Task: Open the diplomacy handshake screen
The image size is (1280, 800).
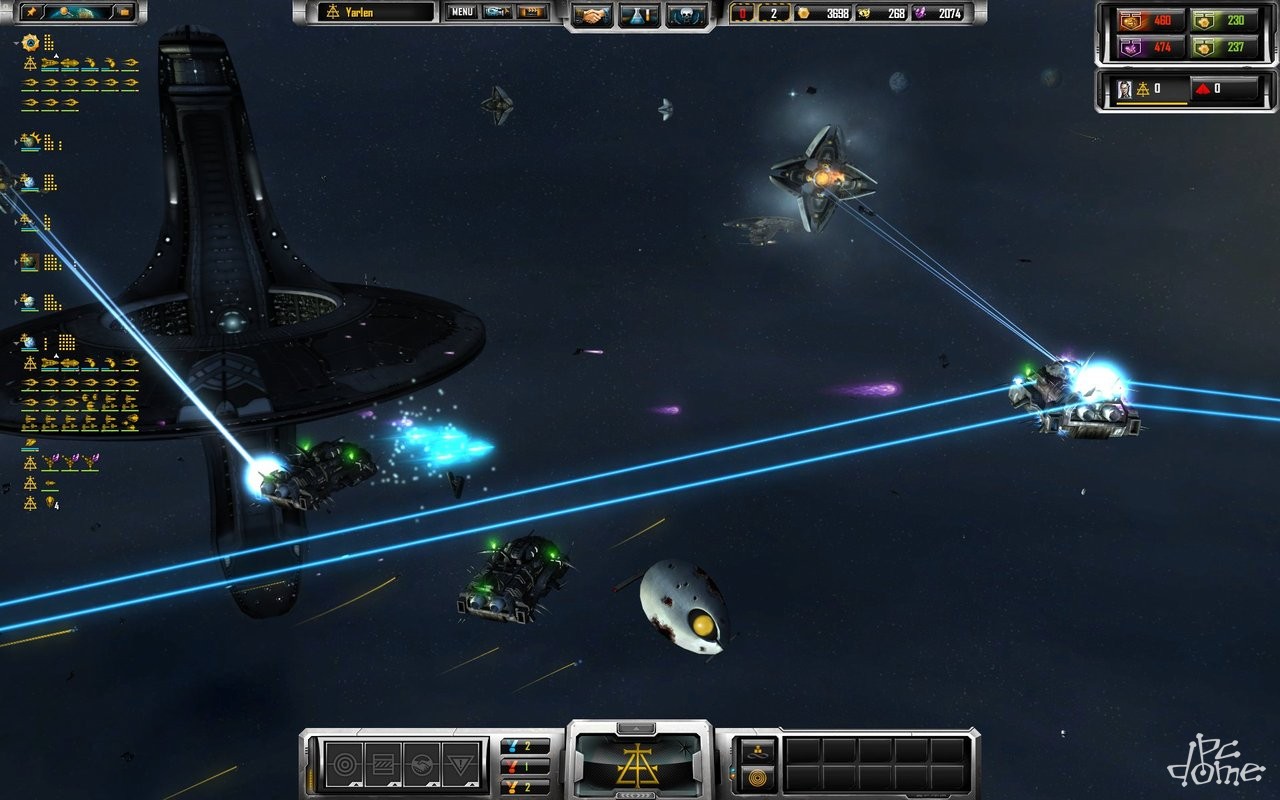Action: pyautogui.click(x=592, y=15)
